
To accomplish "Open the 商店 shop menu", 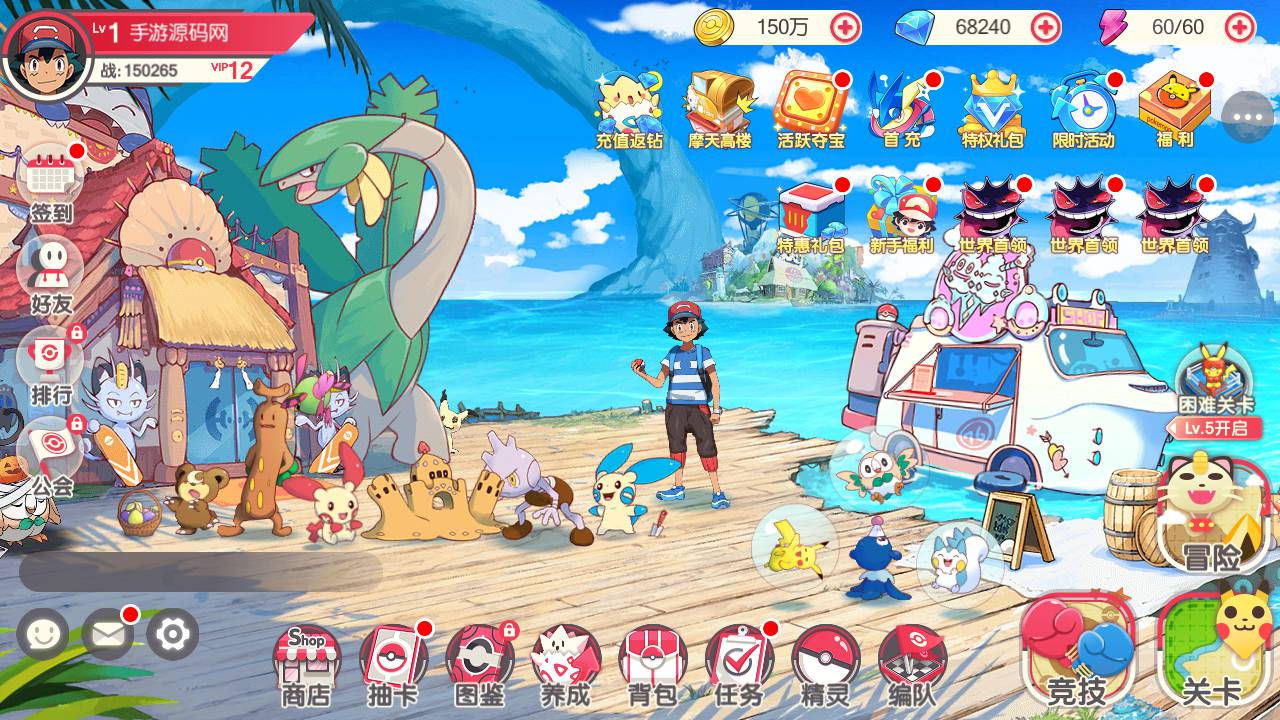I will tap(306, 662).
